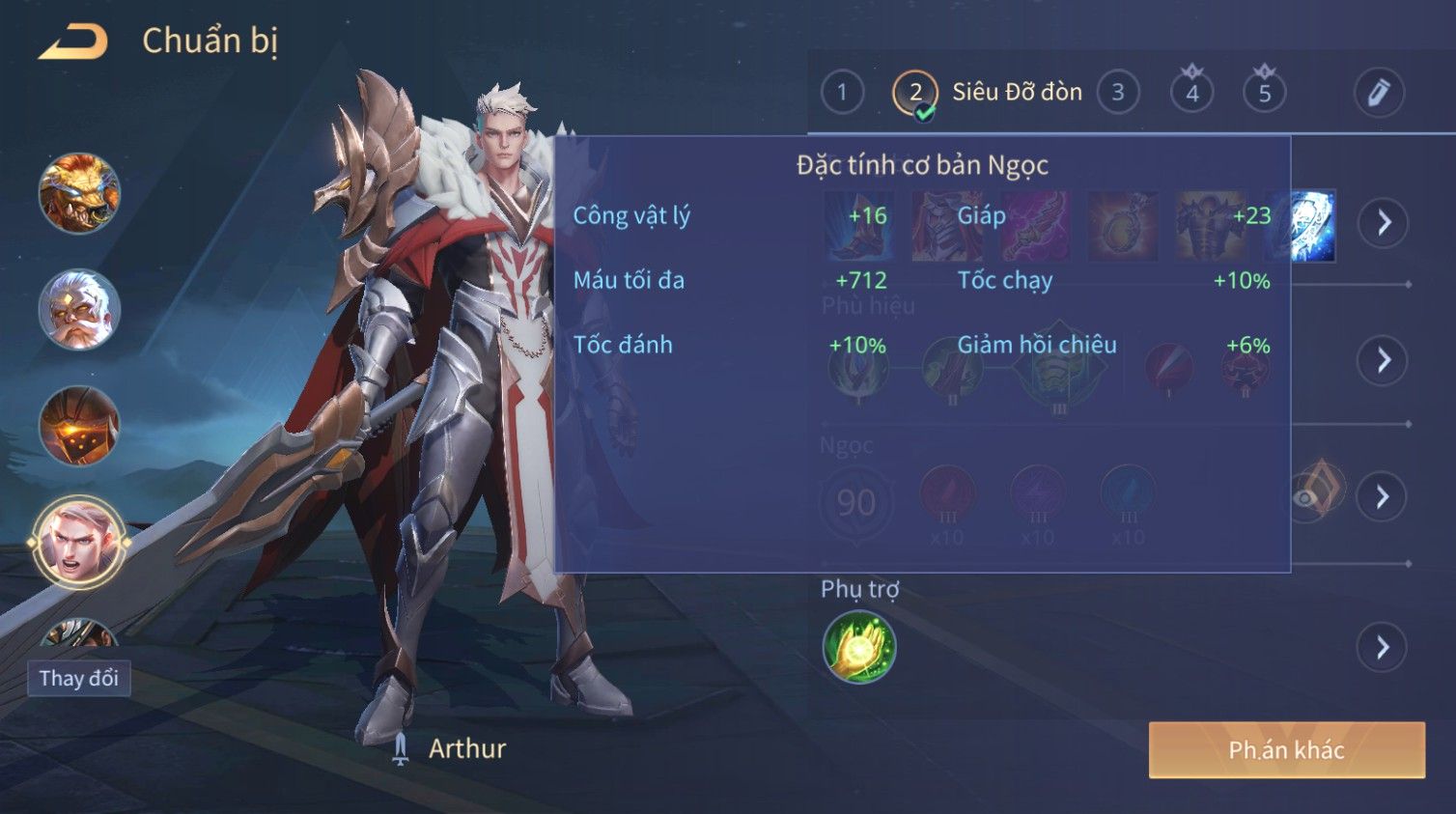
Task: Select build preset 3
Action: 1118,93
